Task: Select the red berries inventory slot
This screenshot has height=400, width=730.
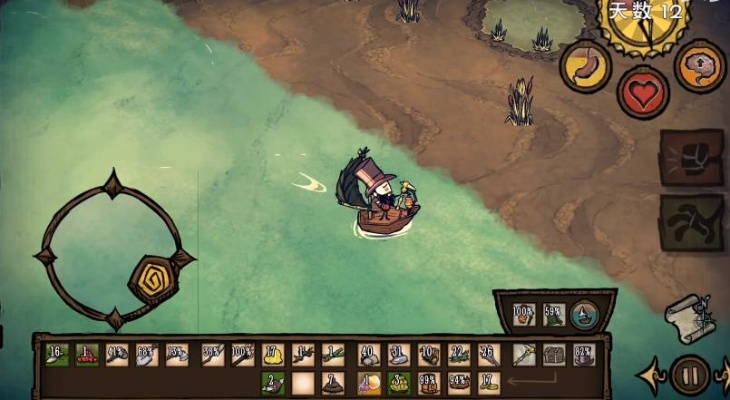Action: point(87,354)
